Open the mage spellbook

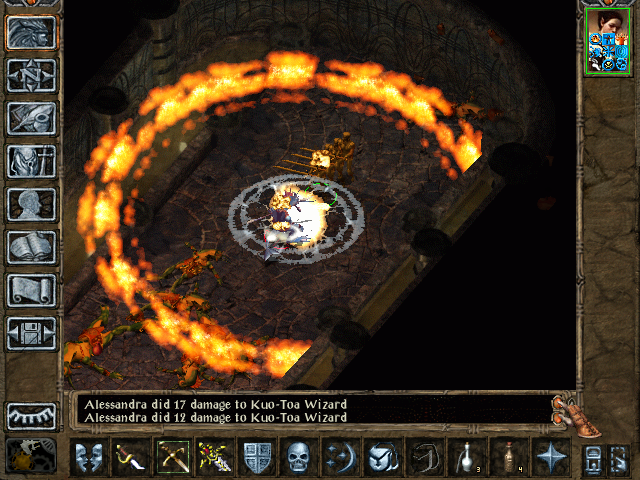pos(31,247)
